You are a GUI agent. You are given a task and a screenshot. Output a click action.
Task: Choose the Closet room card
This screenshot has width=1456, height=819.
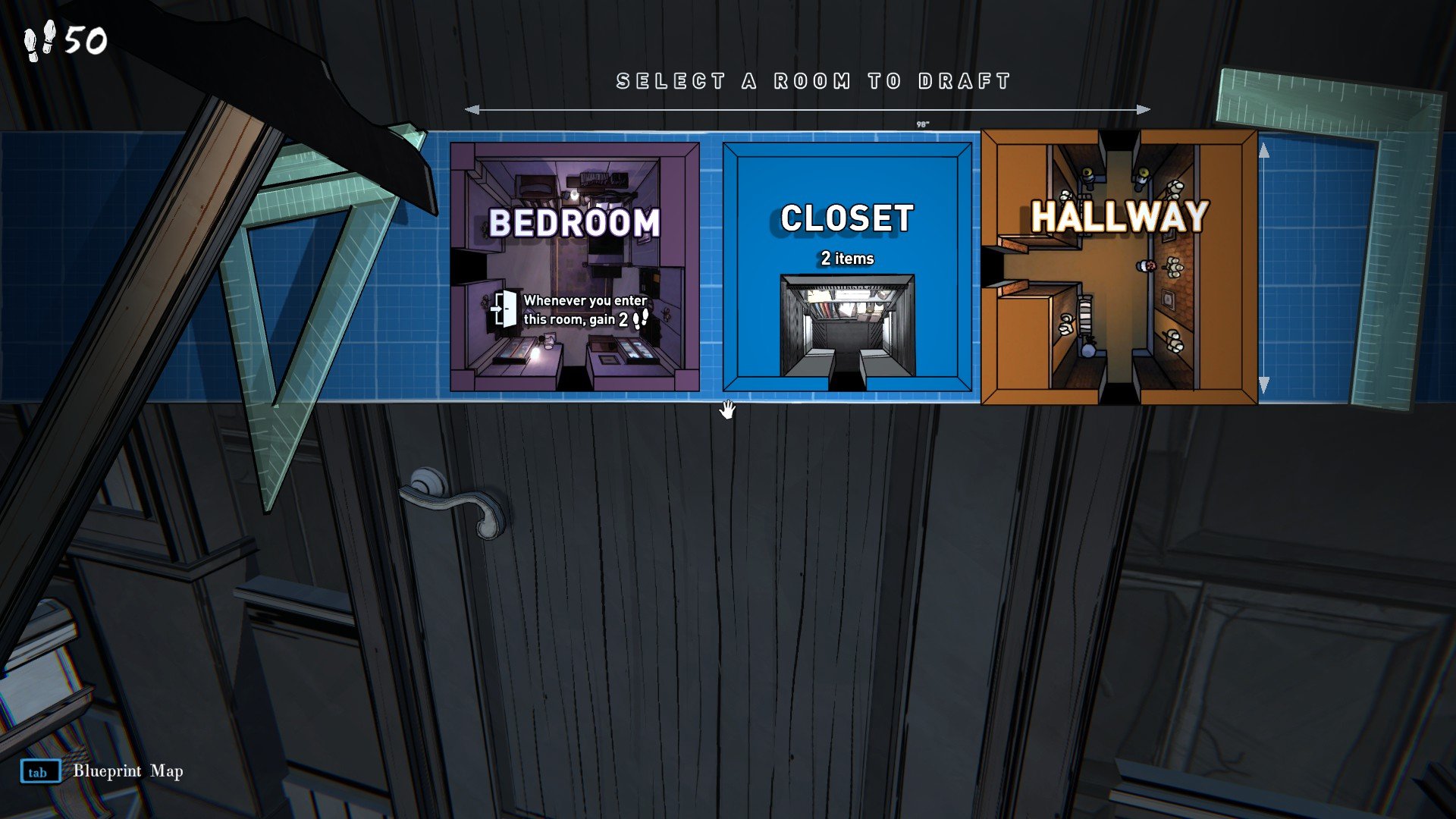(846, 267)
